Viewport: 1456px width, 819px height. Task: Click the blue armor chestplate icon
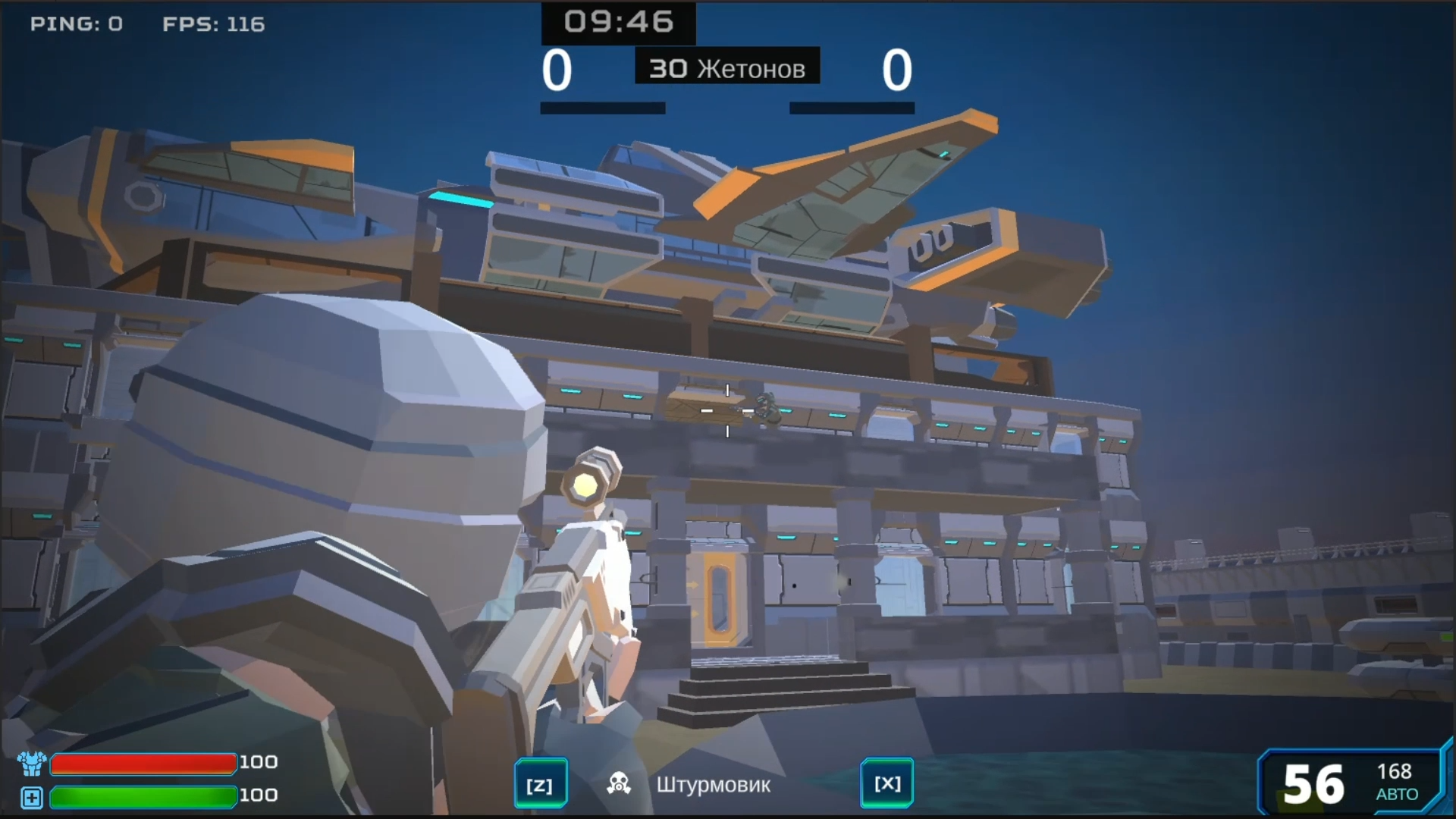click(30, 765)
